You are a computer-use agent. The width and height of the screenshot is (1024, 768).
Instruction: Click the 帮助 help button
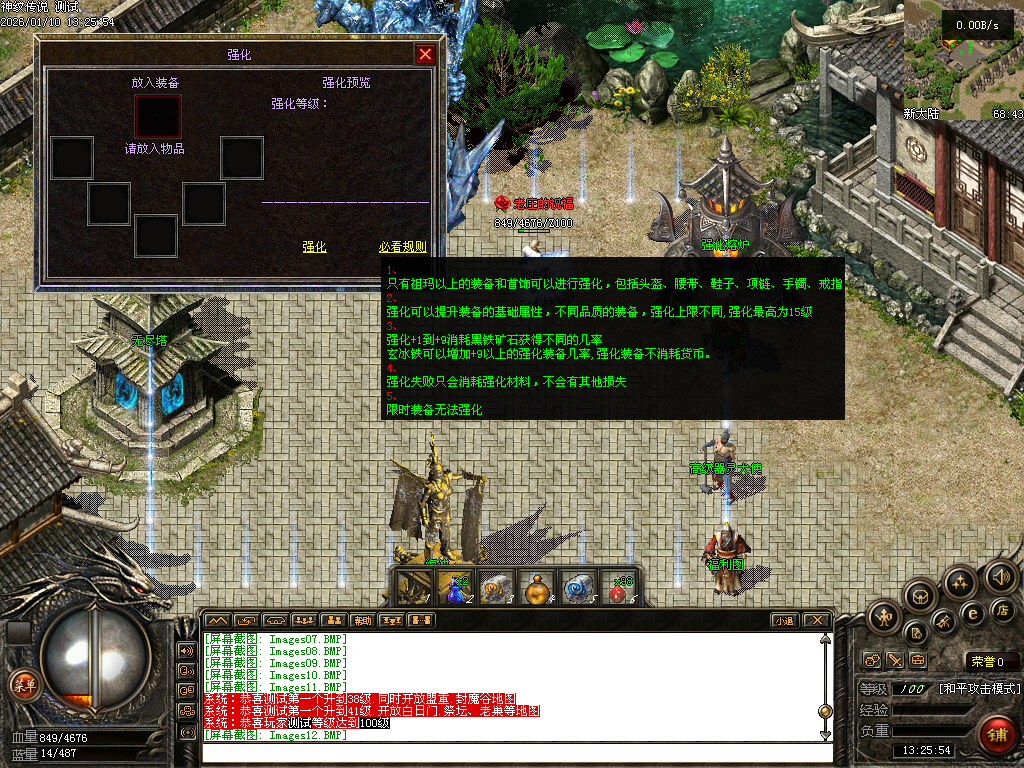click(x=363, y=620)
